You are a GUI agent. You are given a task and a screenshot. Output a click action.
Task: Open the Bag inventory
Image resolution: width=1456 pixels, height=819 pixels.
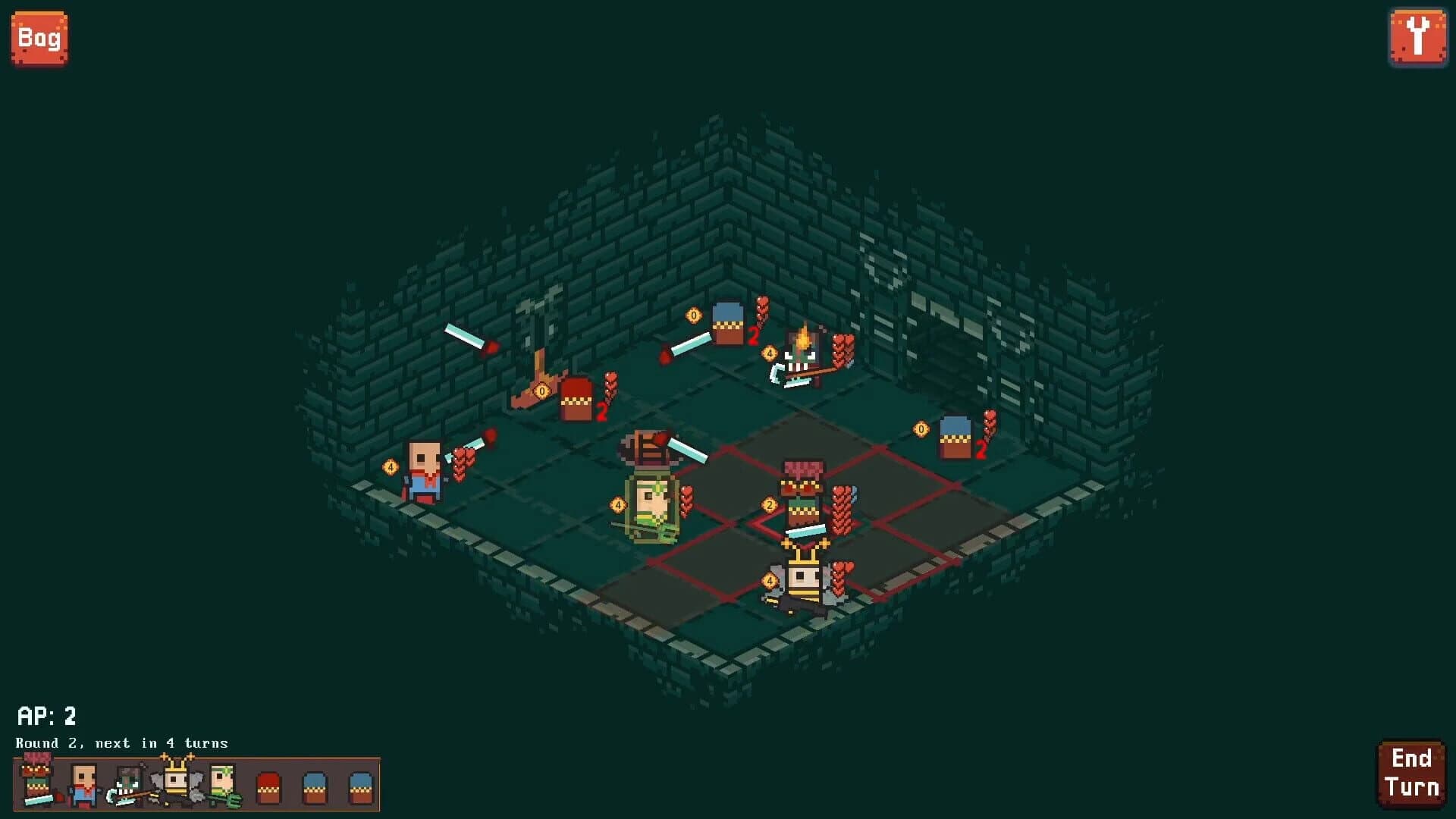coord(39,36)
